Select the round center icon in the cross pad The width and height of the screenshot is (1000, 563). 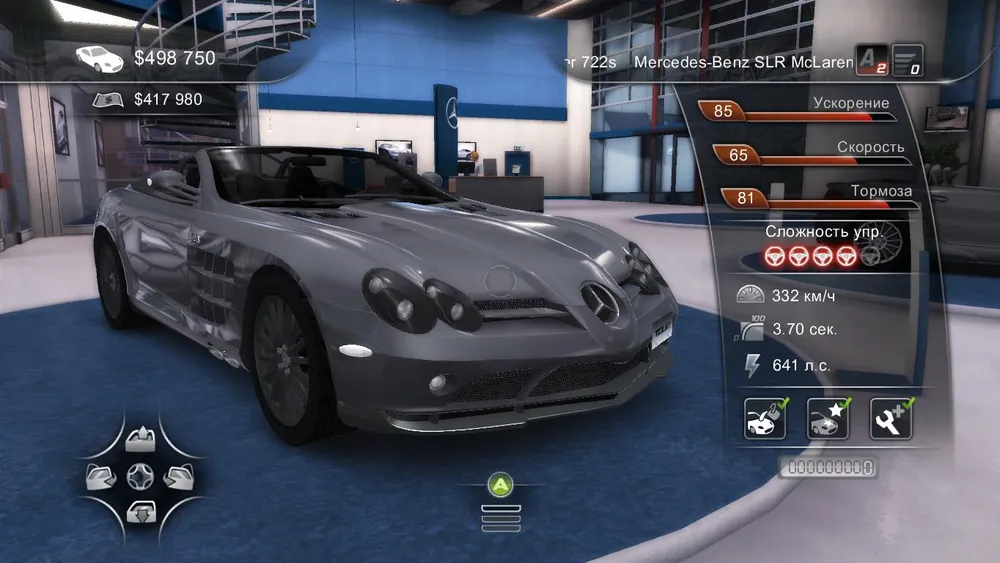tap(139, 473)
